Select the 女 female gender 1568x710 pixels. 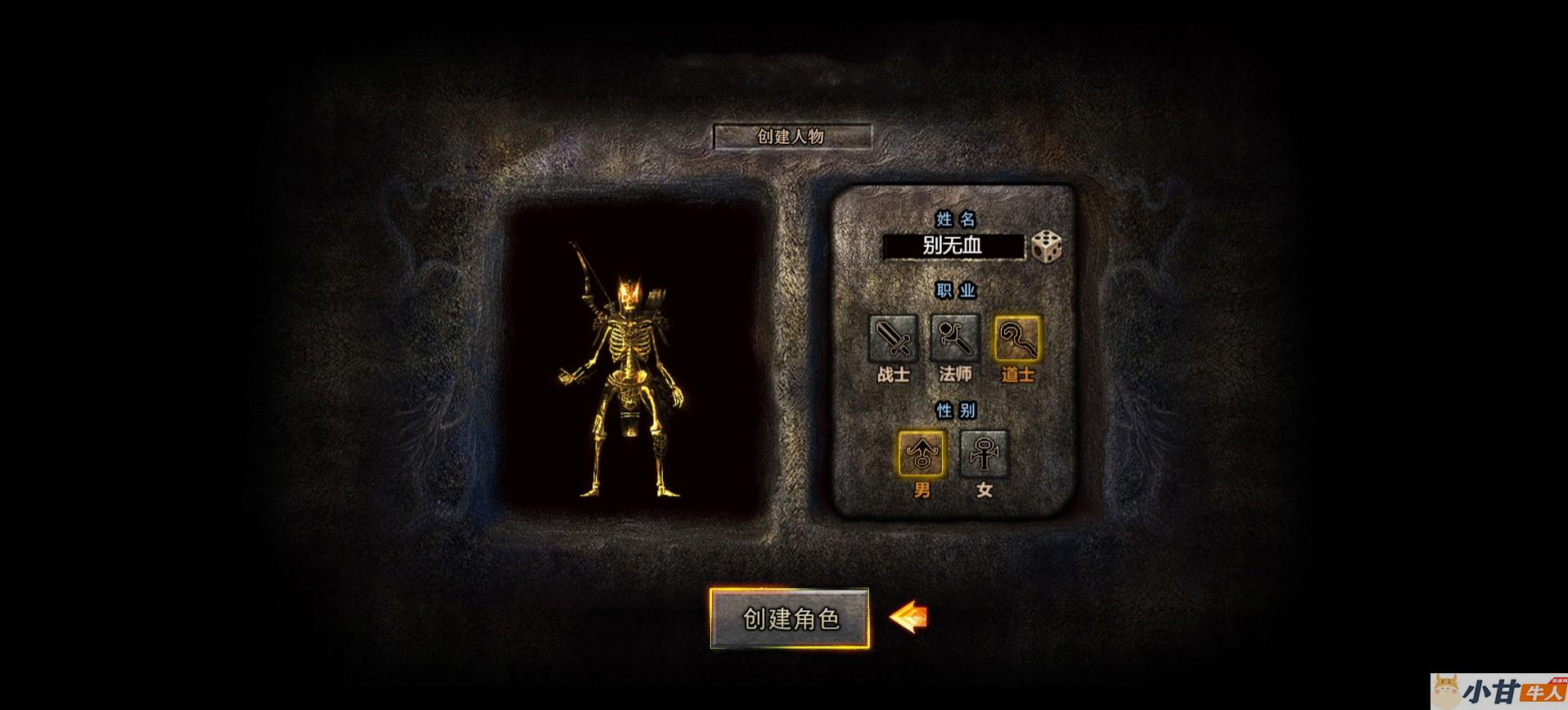984,453
